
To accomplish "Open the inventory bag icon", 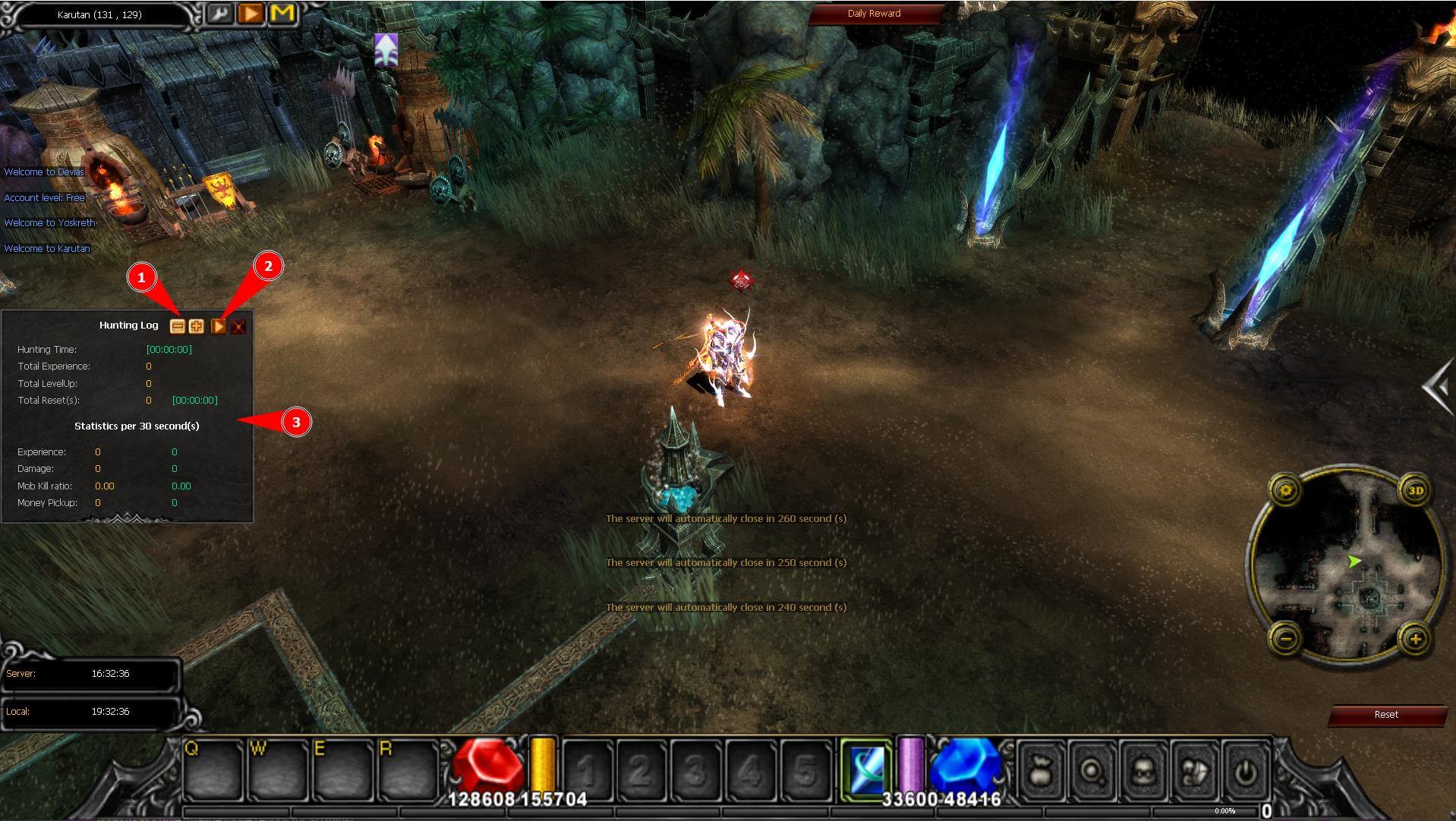I will 1041,772.
